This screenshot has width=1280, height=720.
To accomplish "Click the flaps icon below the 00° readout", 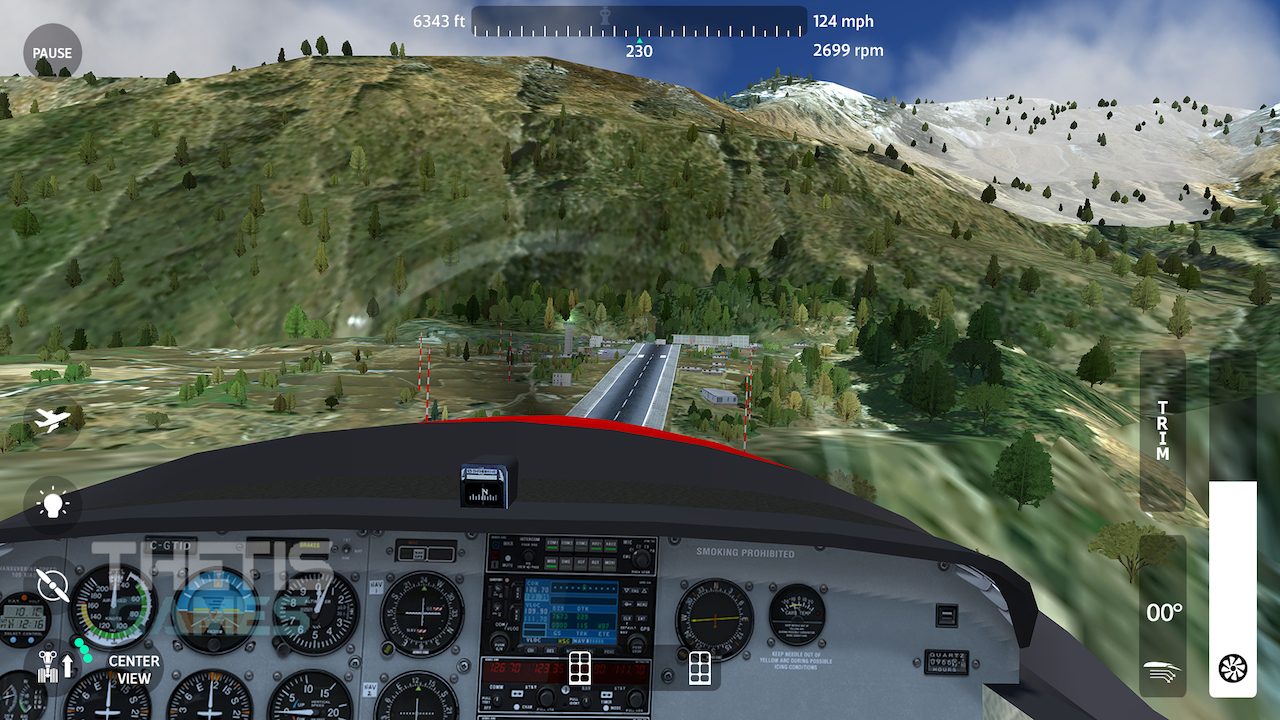I will [x=1161, y=671].
